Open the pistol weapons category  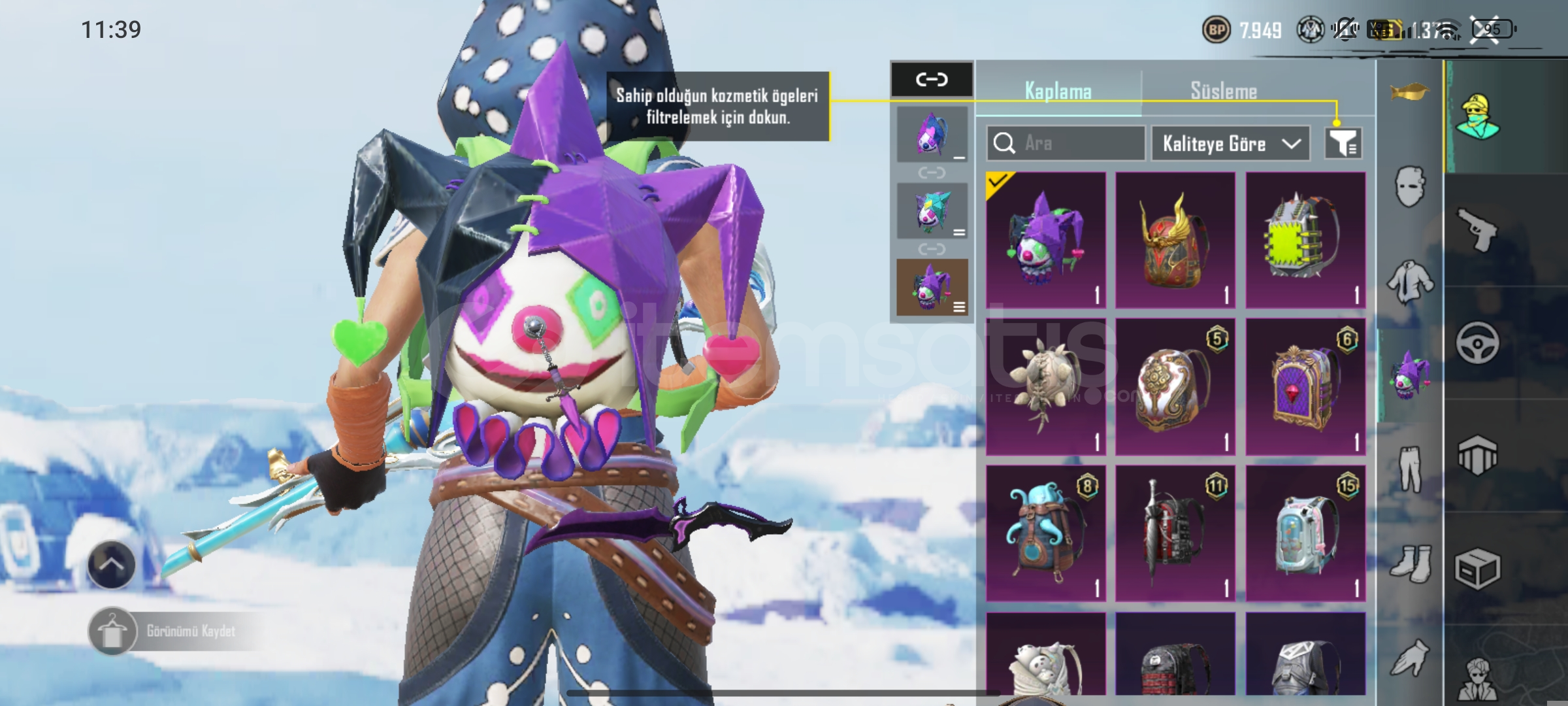coord(1477,230)
